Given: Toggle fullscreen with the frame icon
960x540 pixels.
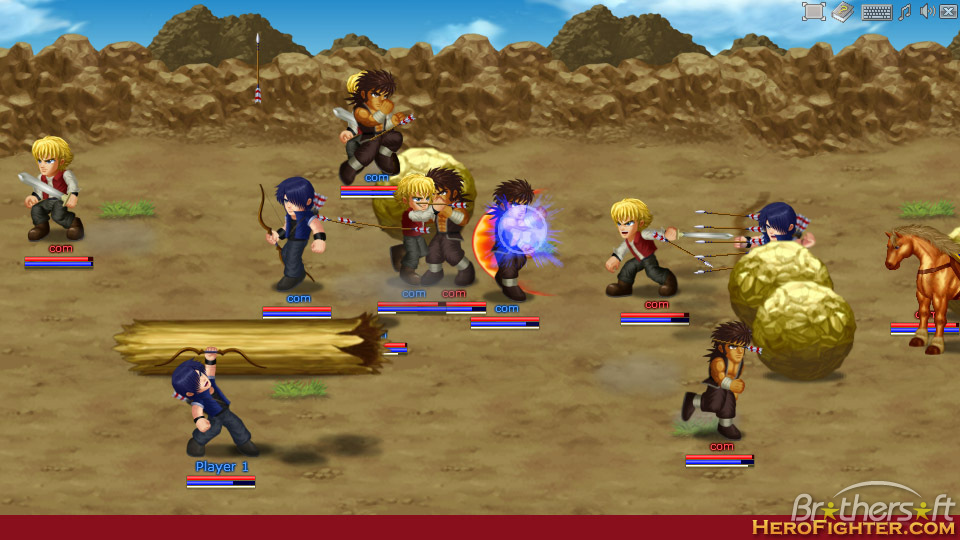Looking at the screenshot, I should [813, 12].
